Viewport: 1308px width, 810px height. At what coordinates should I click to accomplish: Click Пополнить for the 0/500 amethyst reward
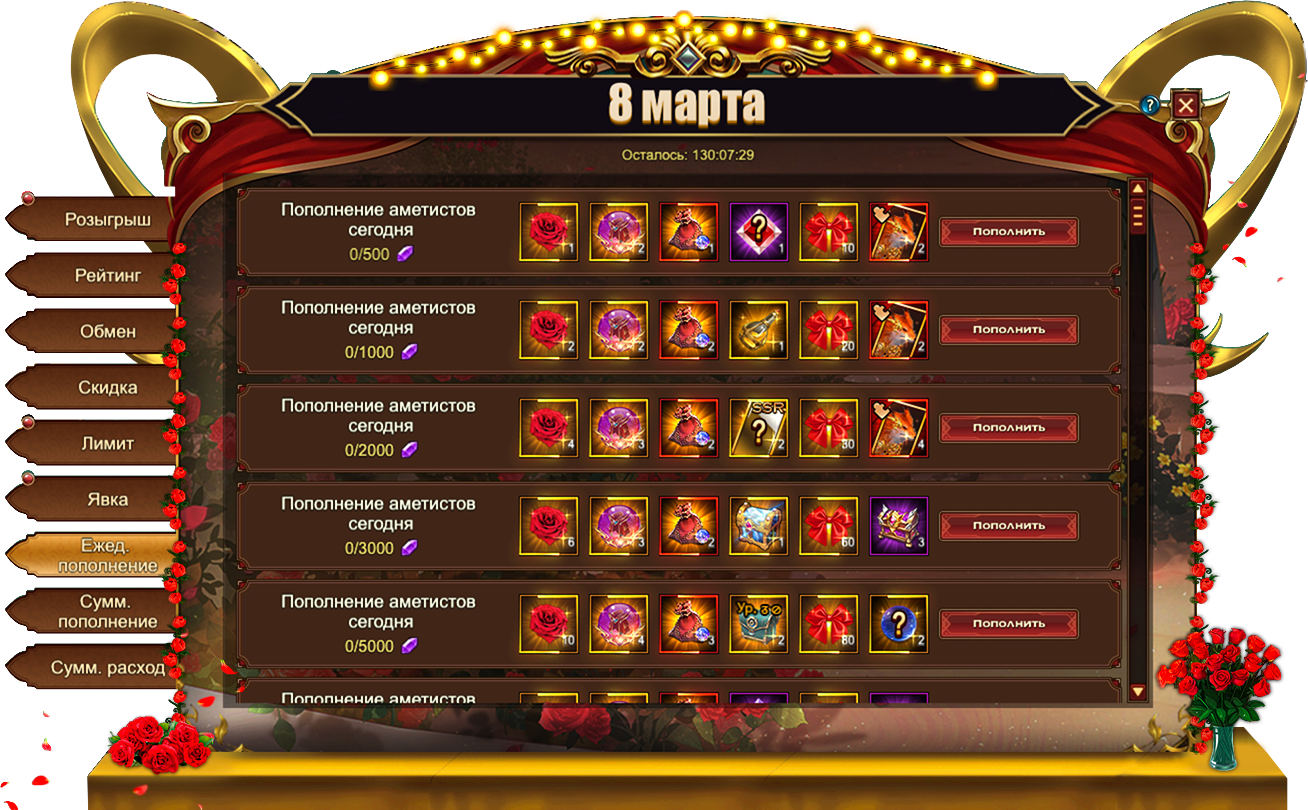click(1009, 232)
